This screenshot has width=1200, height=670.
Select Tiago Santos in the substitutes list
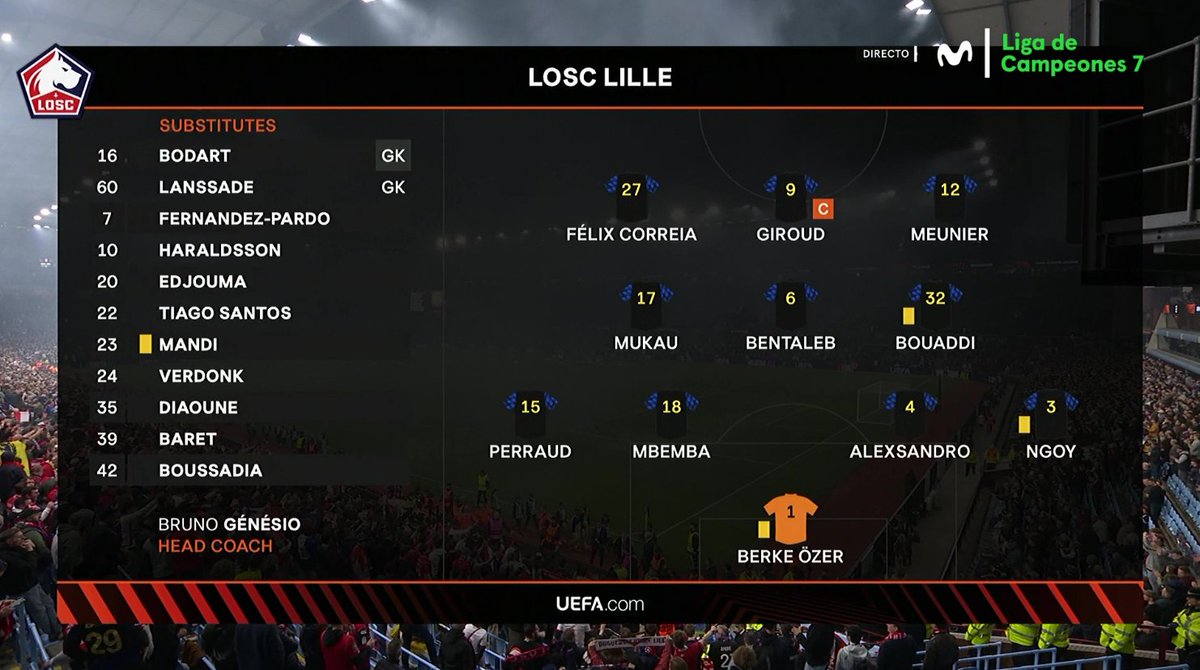pos(225,313)
